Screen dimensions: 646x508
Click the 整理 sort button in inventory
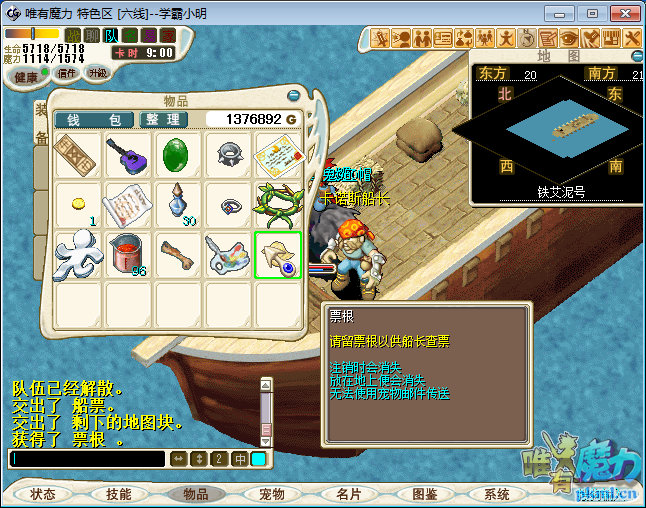pyautogui.click(x=163, y=119)
